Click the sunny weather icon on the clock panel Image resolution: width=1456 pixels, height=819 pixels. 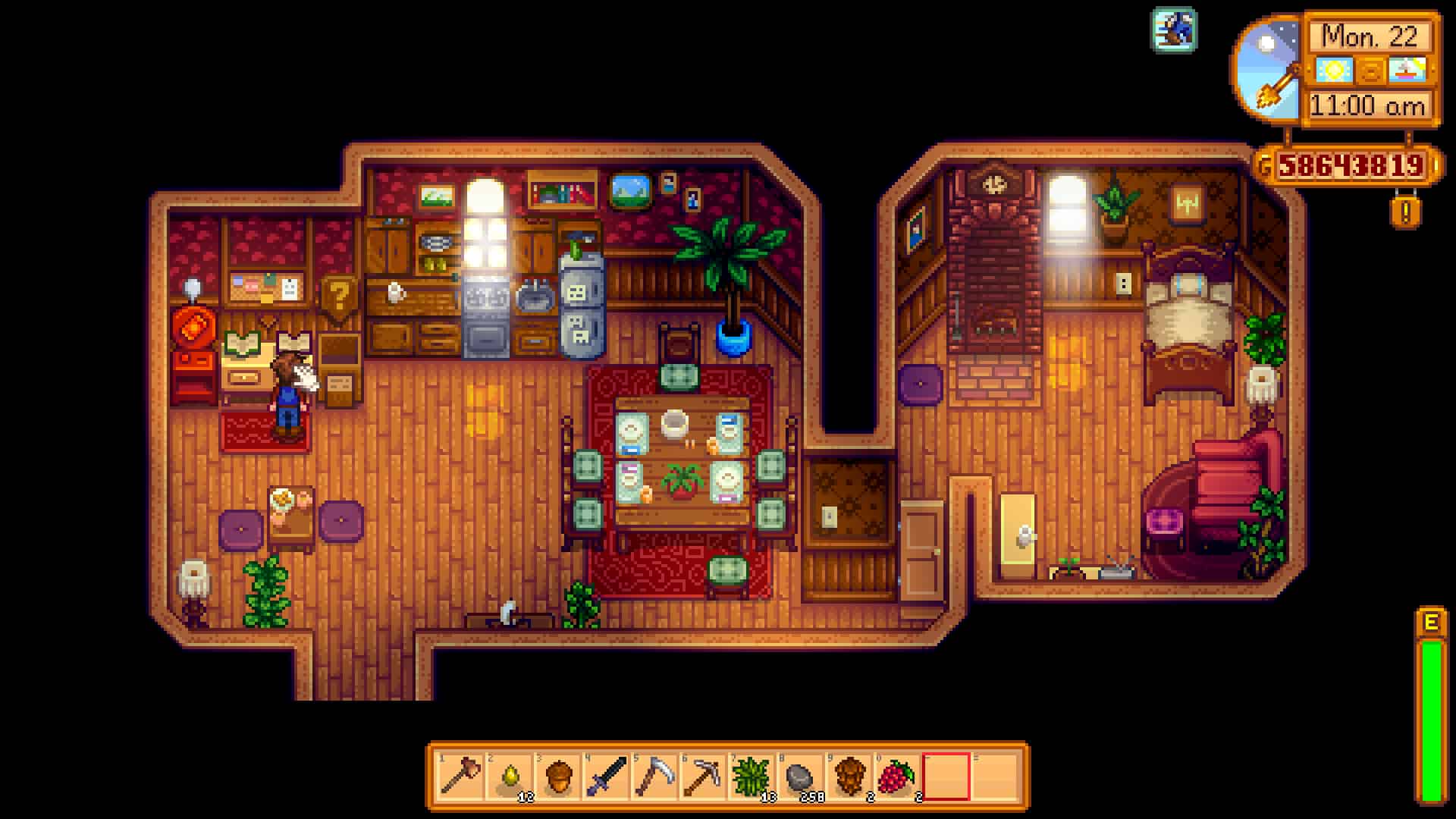click(x=1335, y=71)
